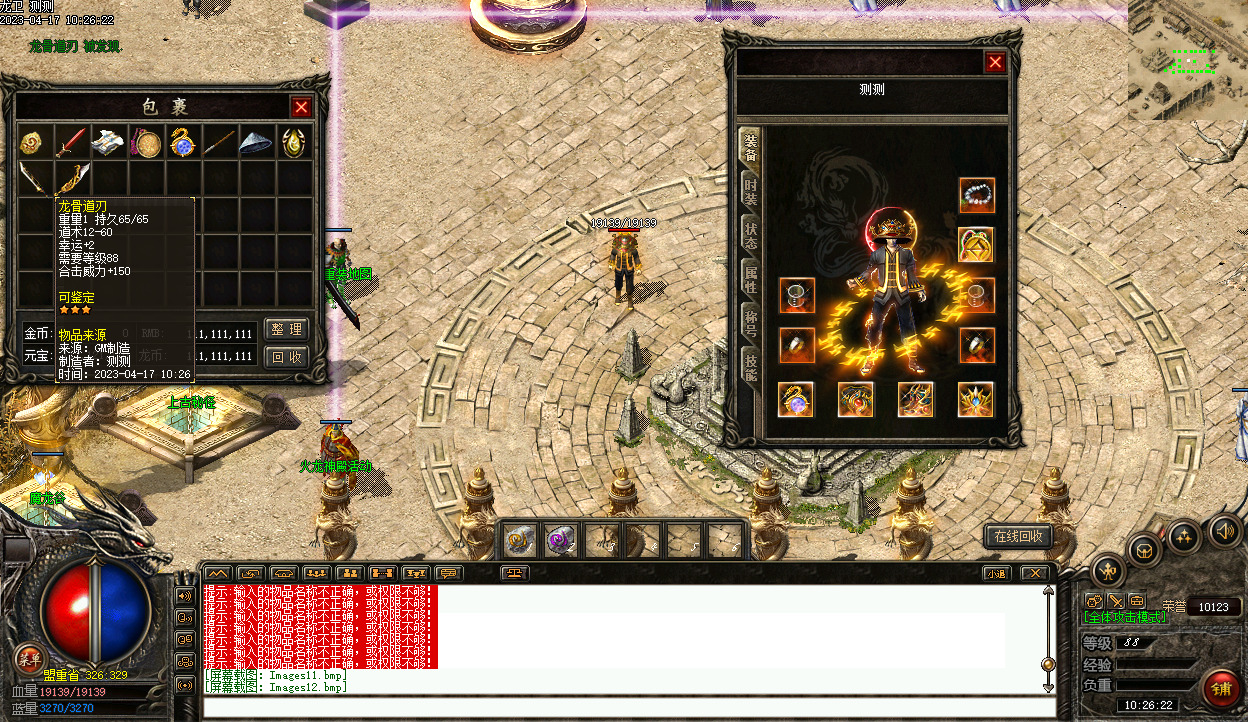Screen dimensions: 1248x722
Task: Show the 属性 attributes tab
Action: pyautogui.click(x=750, y=278)
